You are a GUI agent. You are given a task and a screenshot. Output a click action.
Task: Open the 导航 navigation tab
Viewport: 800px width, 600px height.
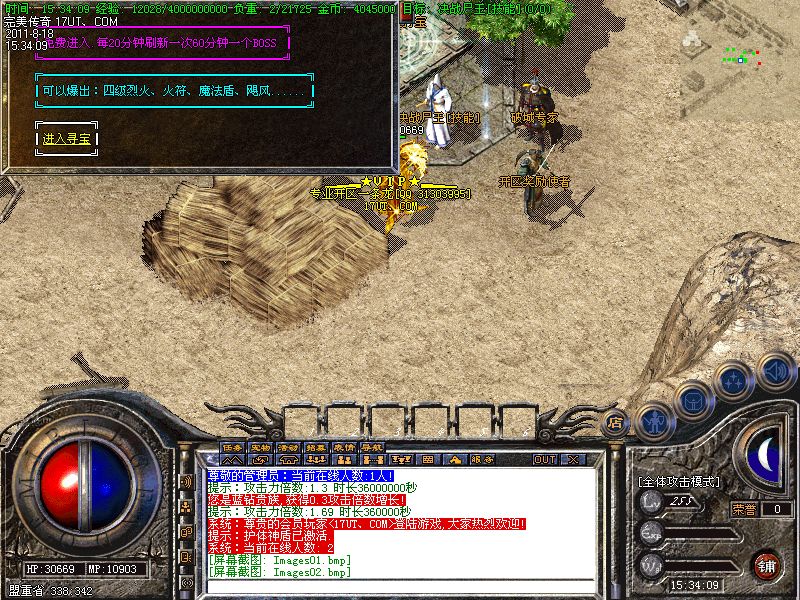[x=373, y=446]
